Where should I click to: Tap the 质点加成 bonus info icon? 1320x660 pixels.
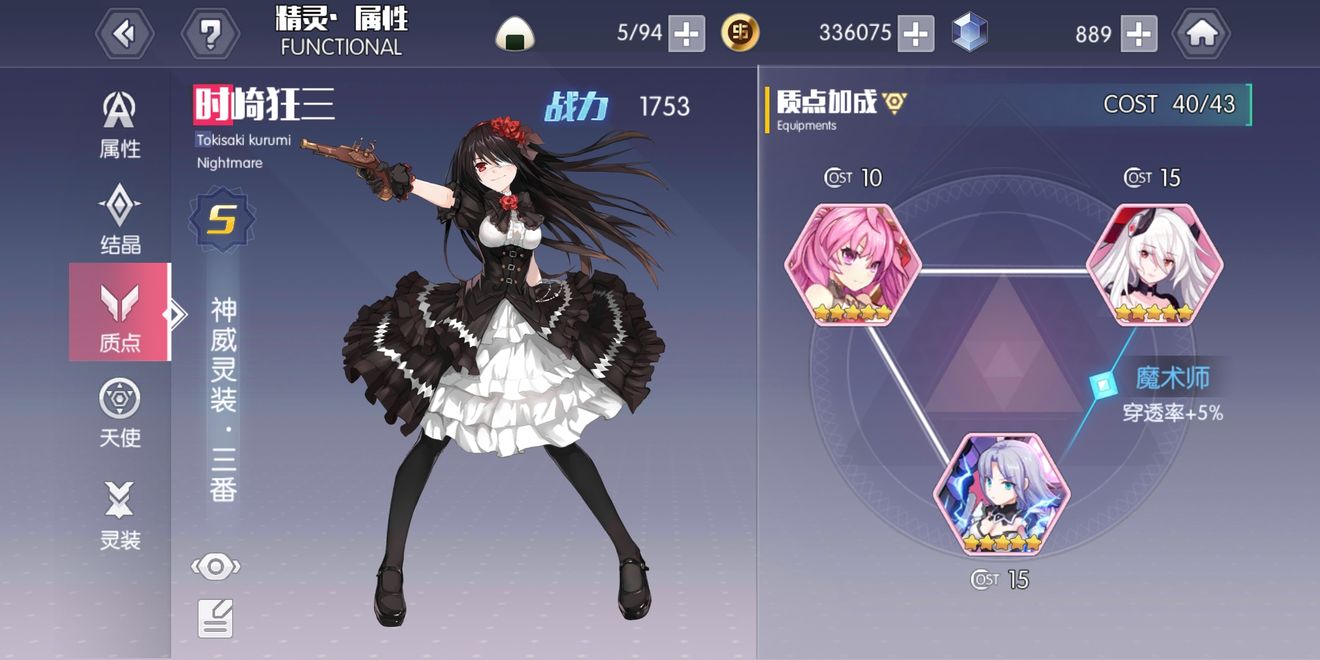pos(894,102)
